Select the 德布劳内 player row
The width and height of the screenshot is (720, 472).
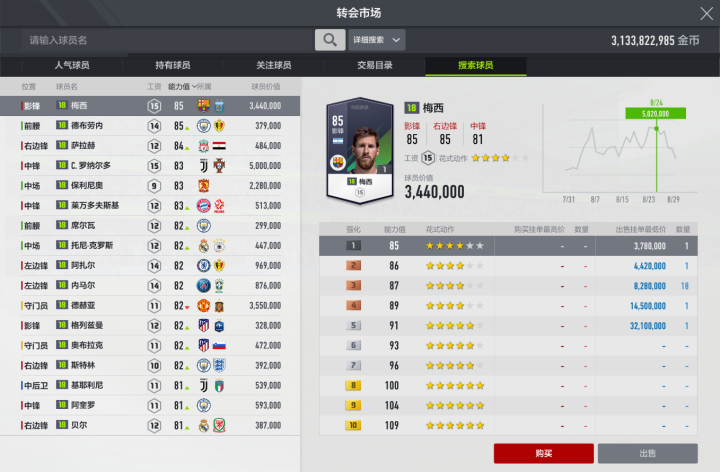click(150, 126)
